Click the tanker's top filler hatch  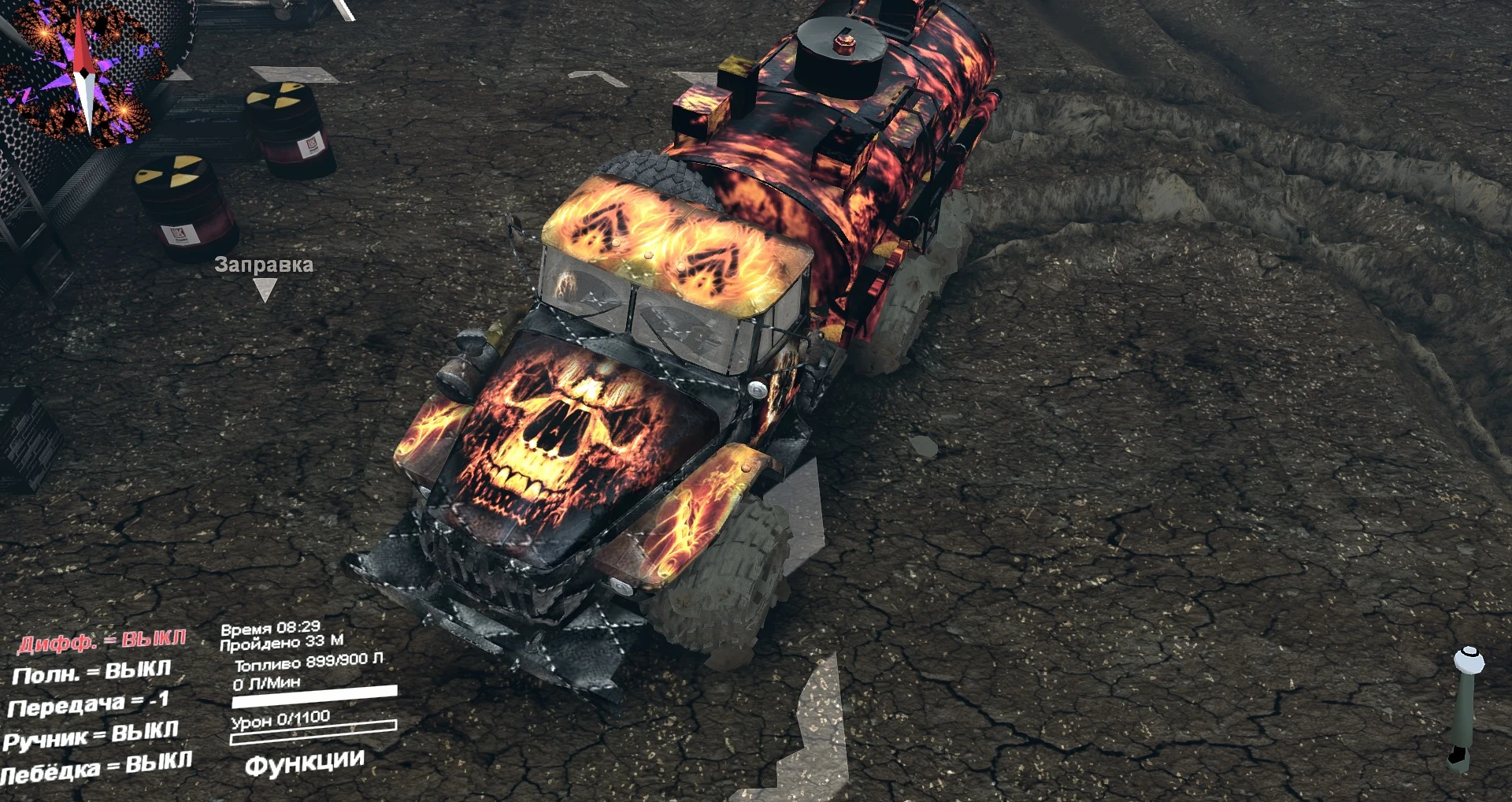tap(843, 43)
